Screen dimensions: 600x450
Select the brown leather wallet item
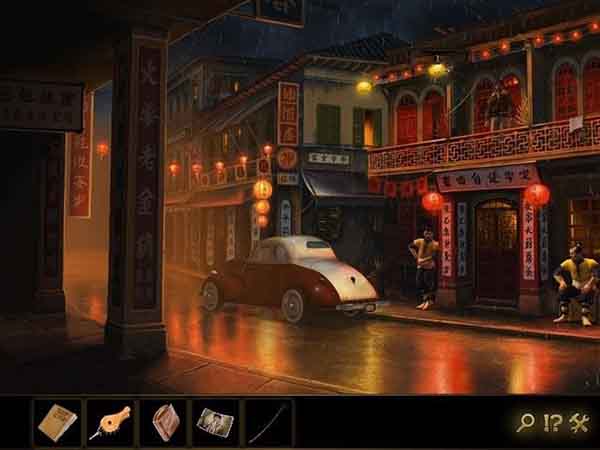[163, 422]
